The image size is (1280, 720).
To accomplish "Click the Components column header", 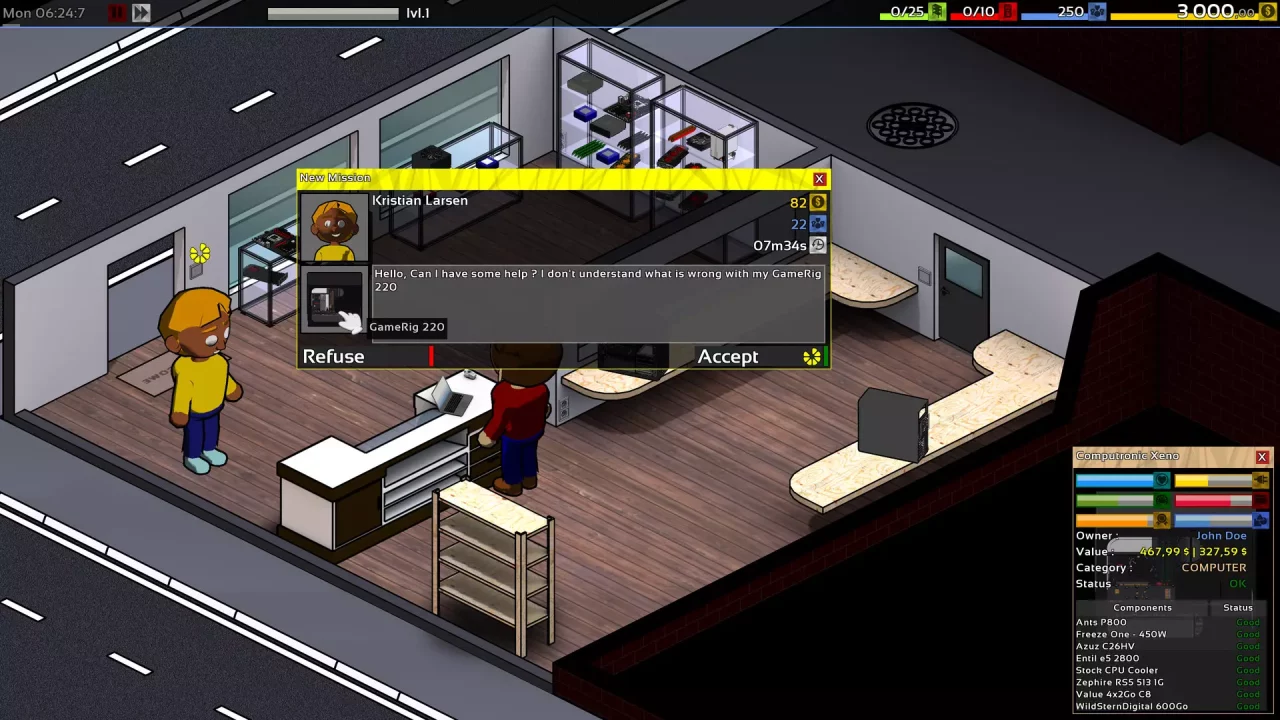I will pyautogui.click(x=1142, y=608).
